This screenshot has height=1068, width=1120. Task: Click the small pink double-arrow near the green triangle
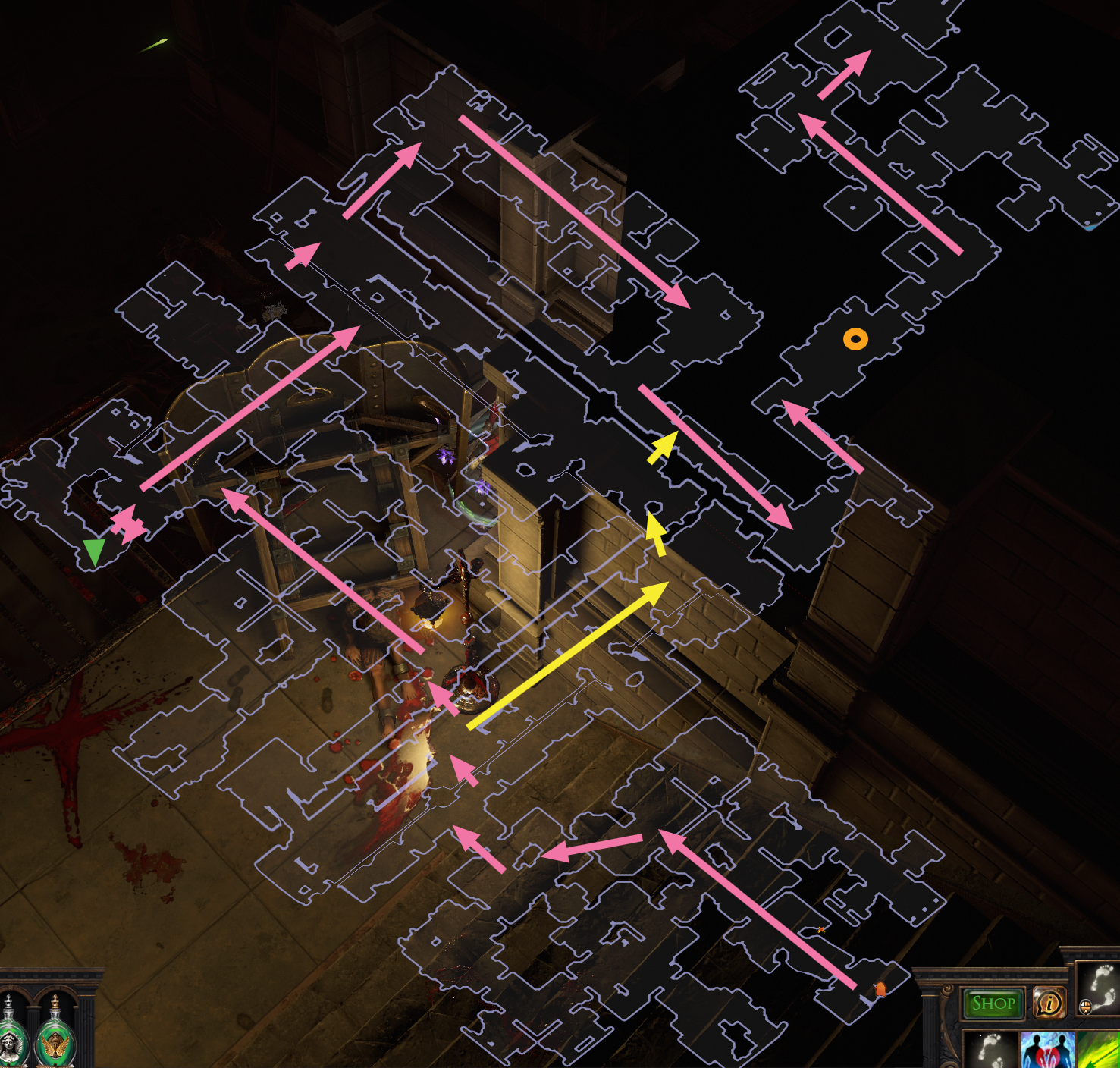click(x=129, y=522)
